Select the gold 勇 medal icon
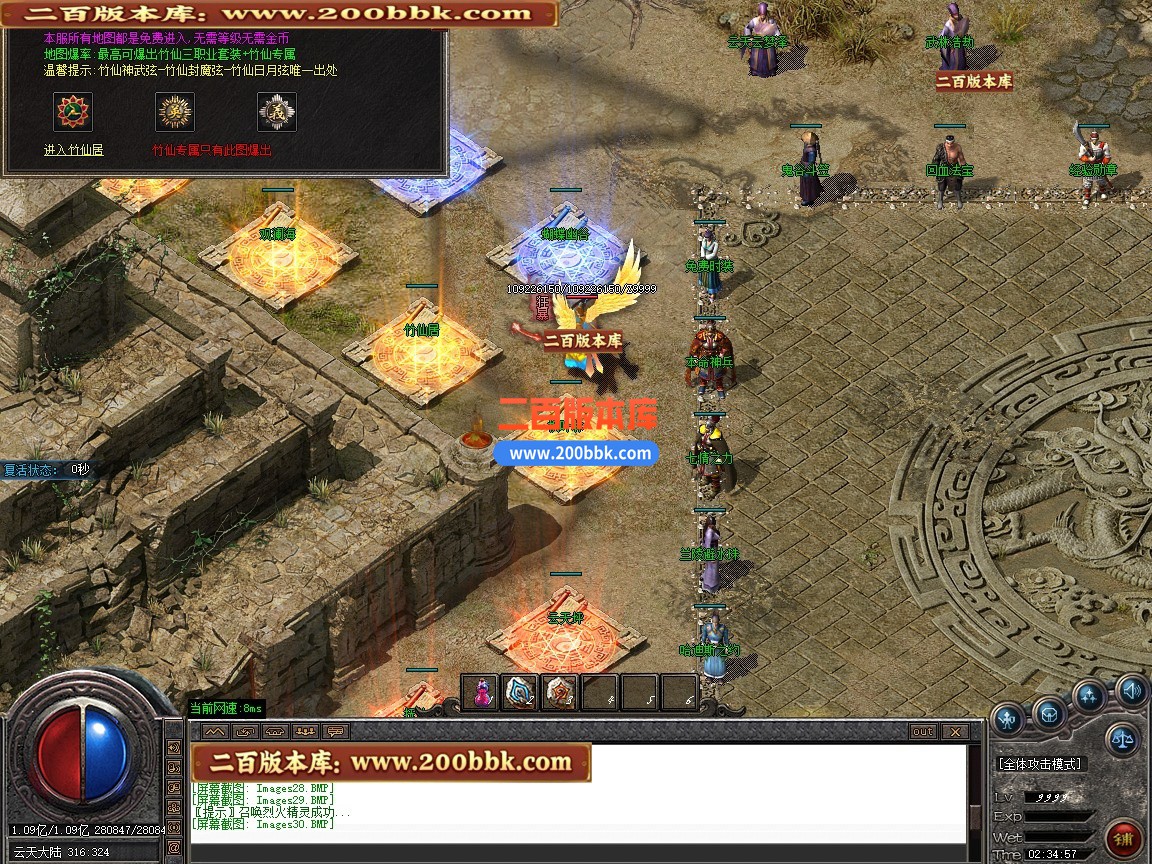1152x864 pixels. coord(175,112)
